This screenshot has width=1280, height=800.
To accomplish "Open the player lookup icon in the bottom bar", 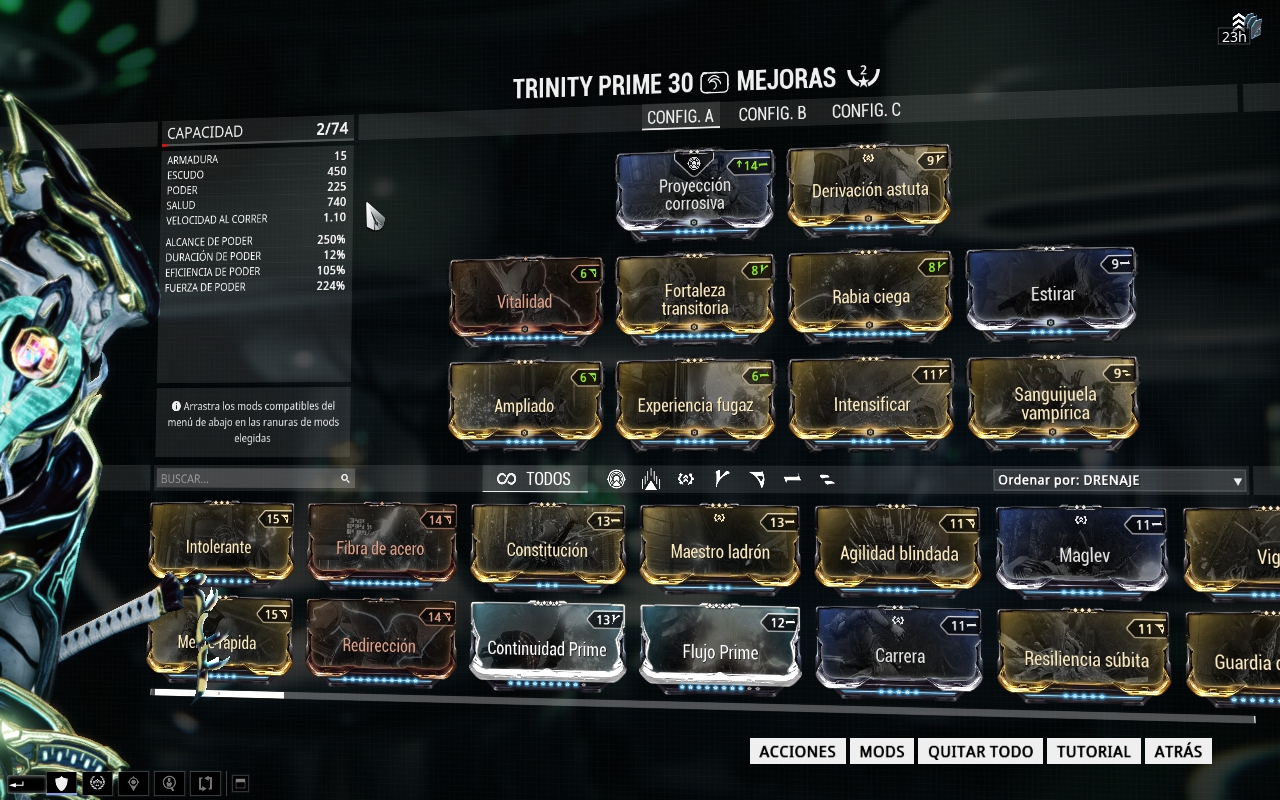I will click(170, 784).
